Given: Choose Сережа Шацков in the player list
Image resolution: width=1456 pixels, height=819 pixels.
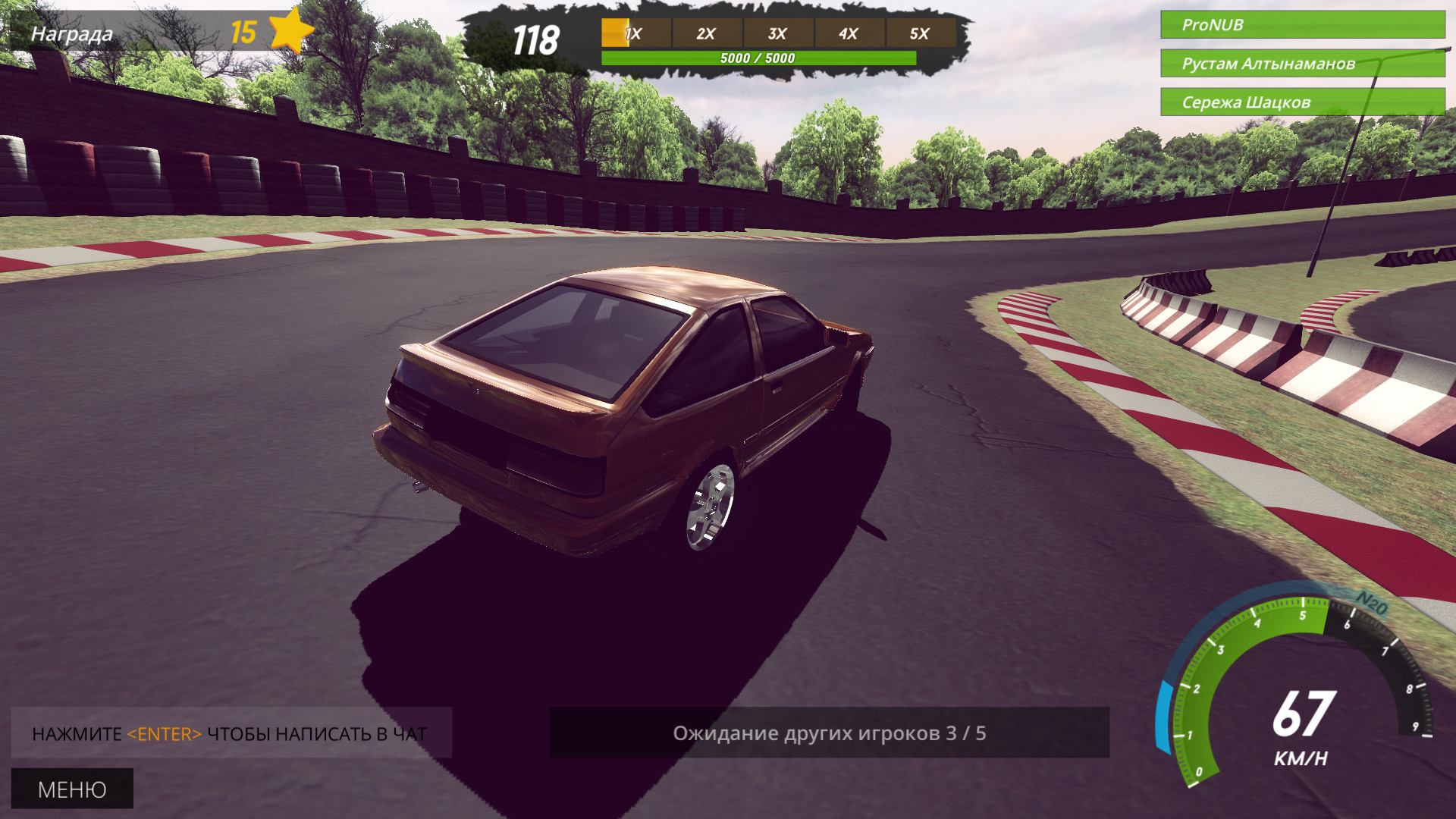Looking at the screenshot, I should tap(1302, 102).
